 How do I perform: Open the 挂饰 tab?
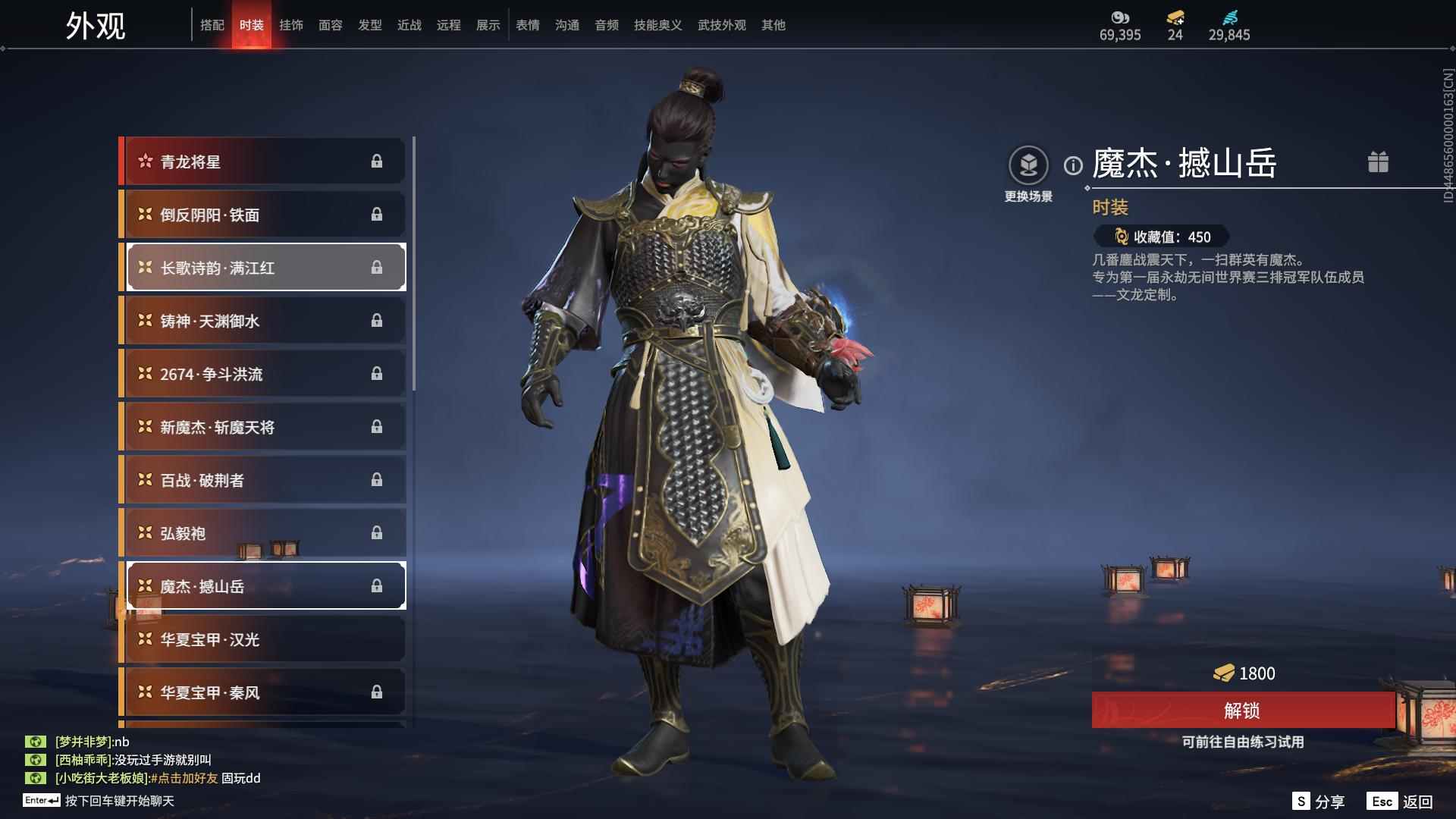coord(291,25)
